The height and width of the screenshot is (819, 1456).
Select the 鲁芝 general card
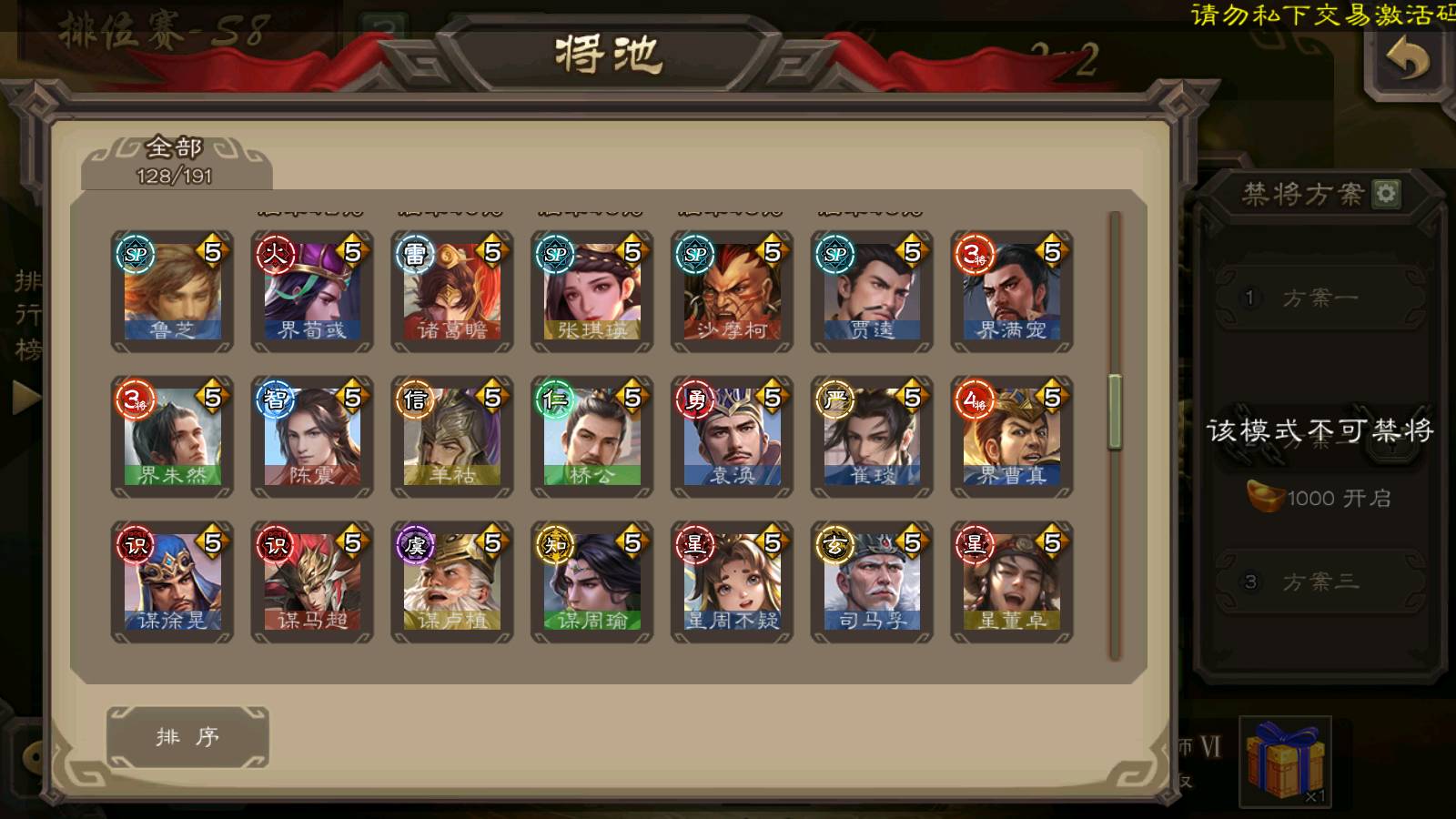click(172, 291)
